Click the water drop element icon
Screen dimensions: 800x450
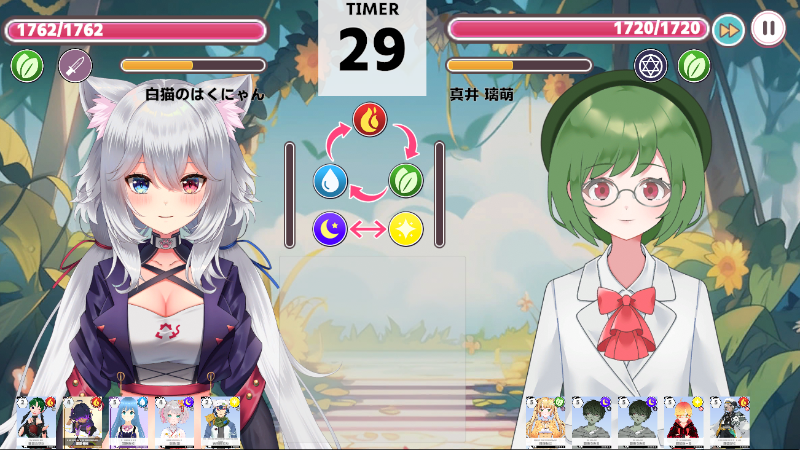(x=330, y=181)
